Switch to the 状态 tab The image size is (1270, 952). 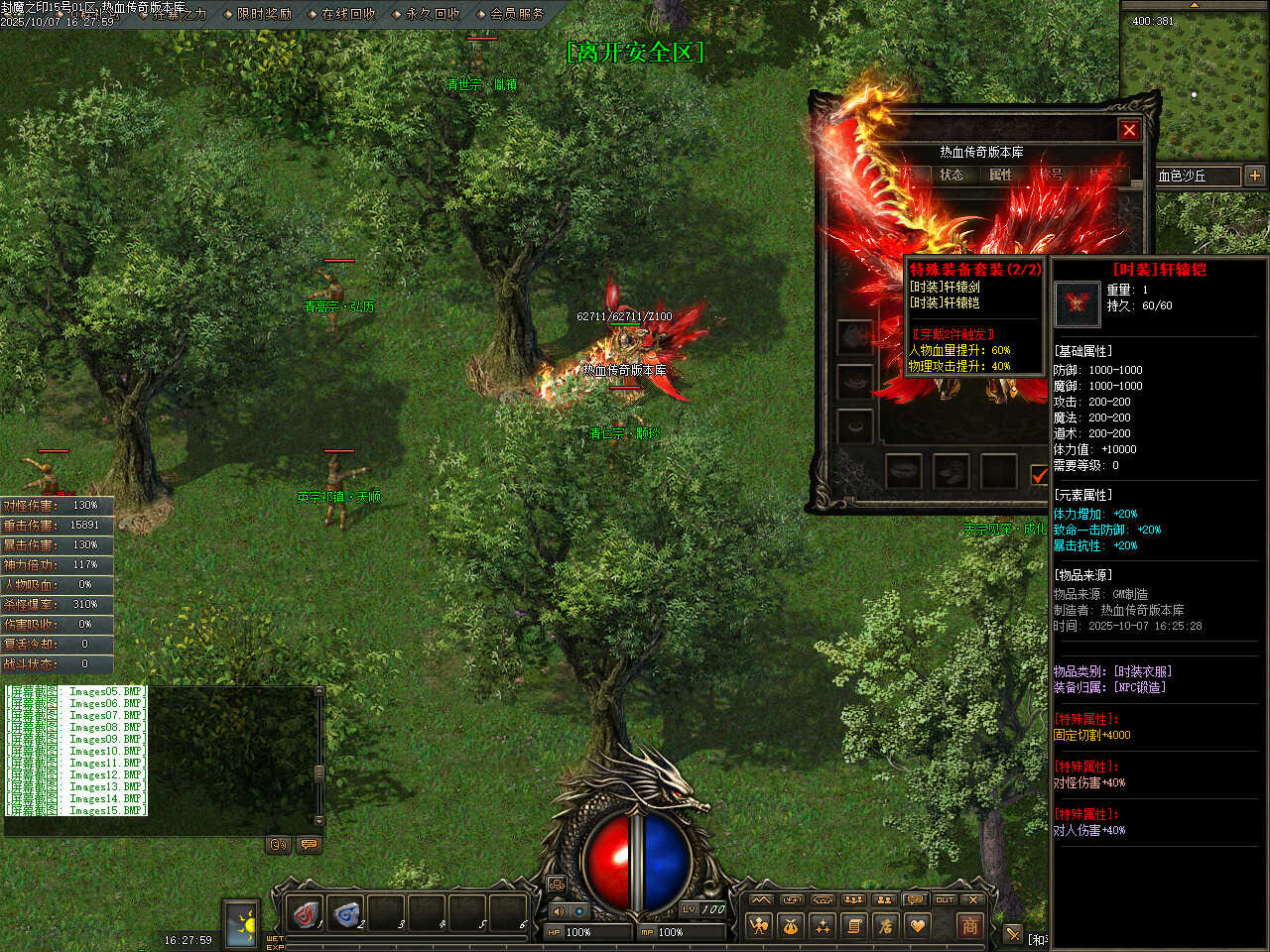pyautogui.click(x=952, y=175)
